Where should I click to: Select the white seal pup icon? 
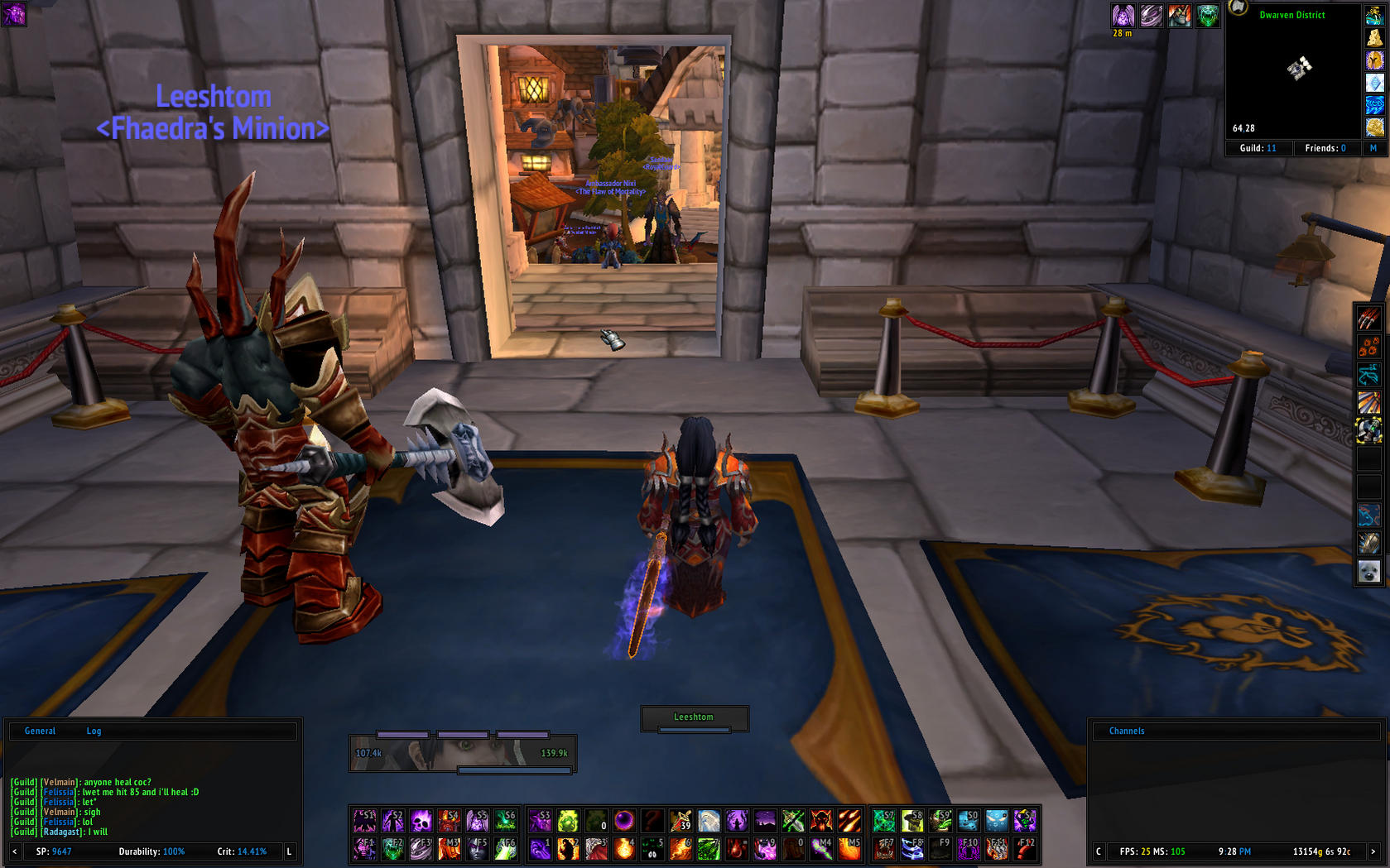click(x=1368, y=571)
